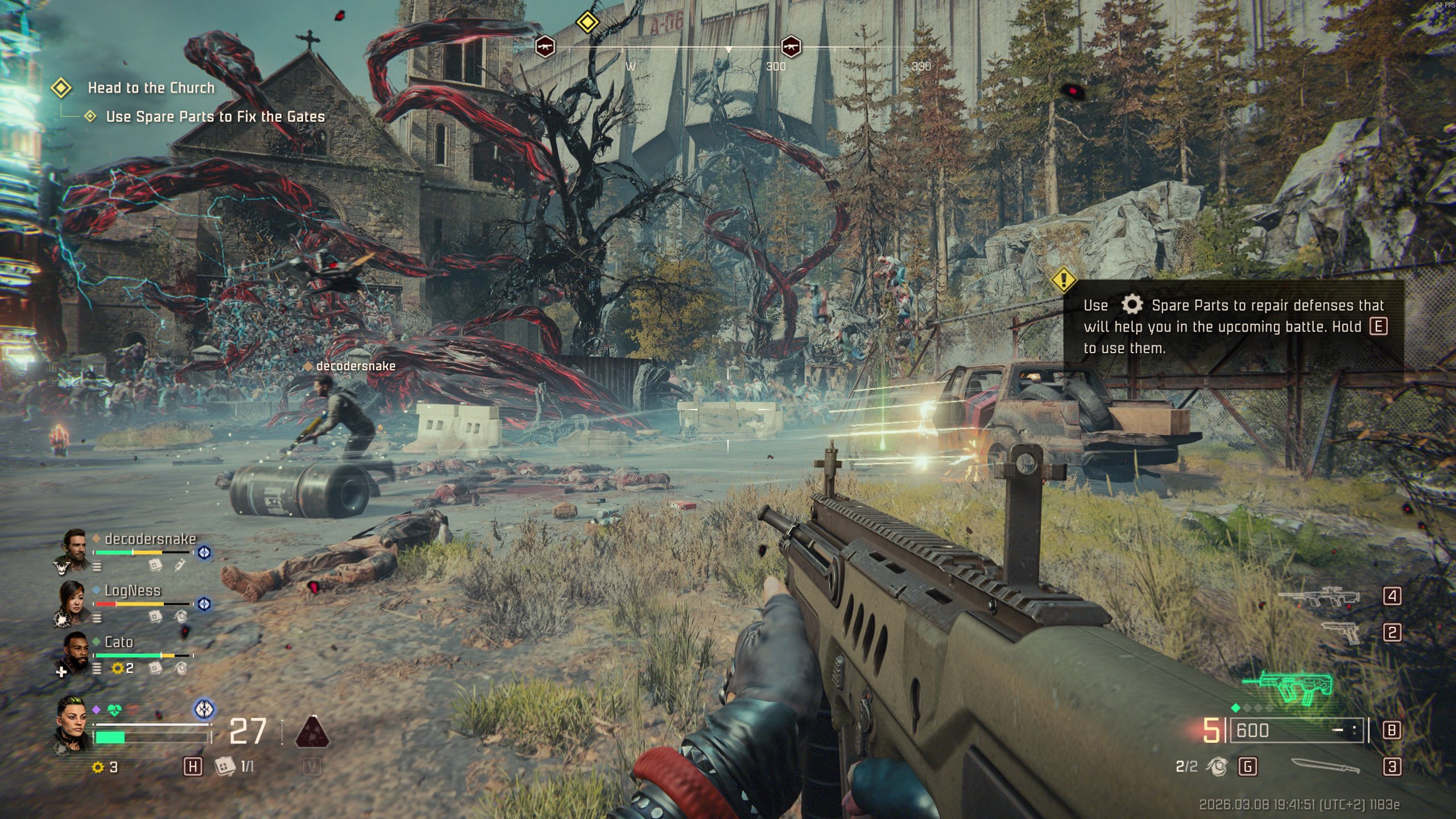Choose LogNess's teammate portrait
The height and width of the screenshot is (819, 1456).
pos(72,601)
